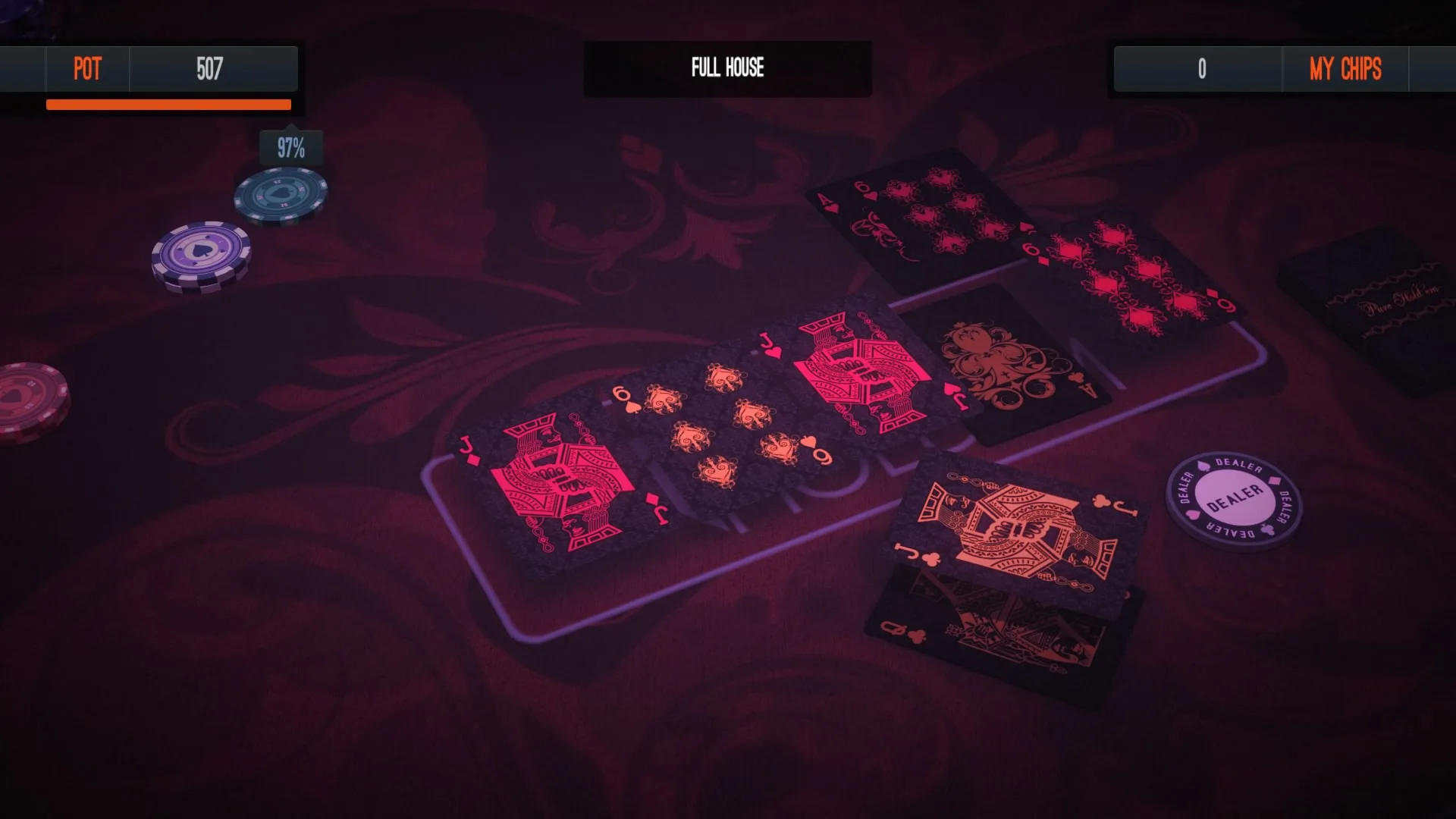Click the MY CHIPS label
This screenshot has height=819, width=1456.
click(1345, 69)
